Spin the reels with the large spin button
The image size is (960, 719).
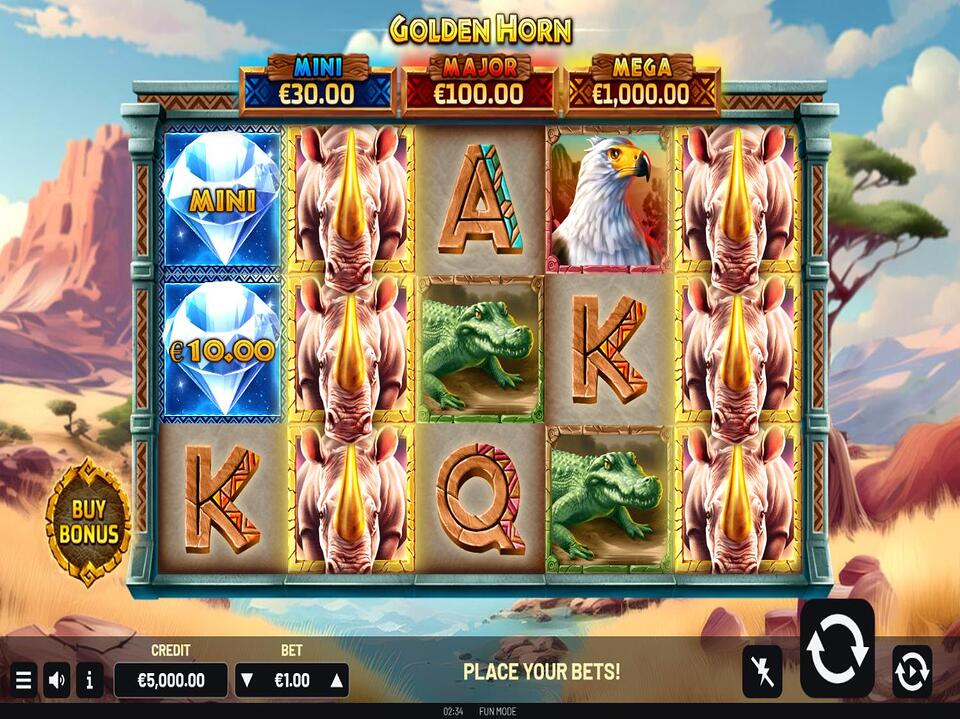tap(836, 649)
